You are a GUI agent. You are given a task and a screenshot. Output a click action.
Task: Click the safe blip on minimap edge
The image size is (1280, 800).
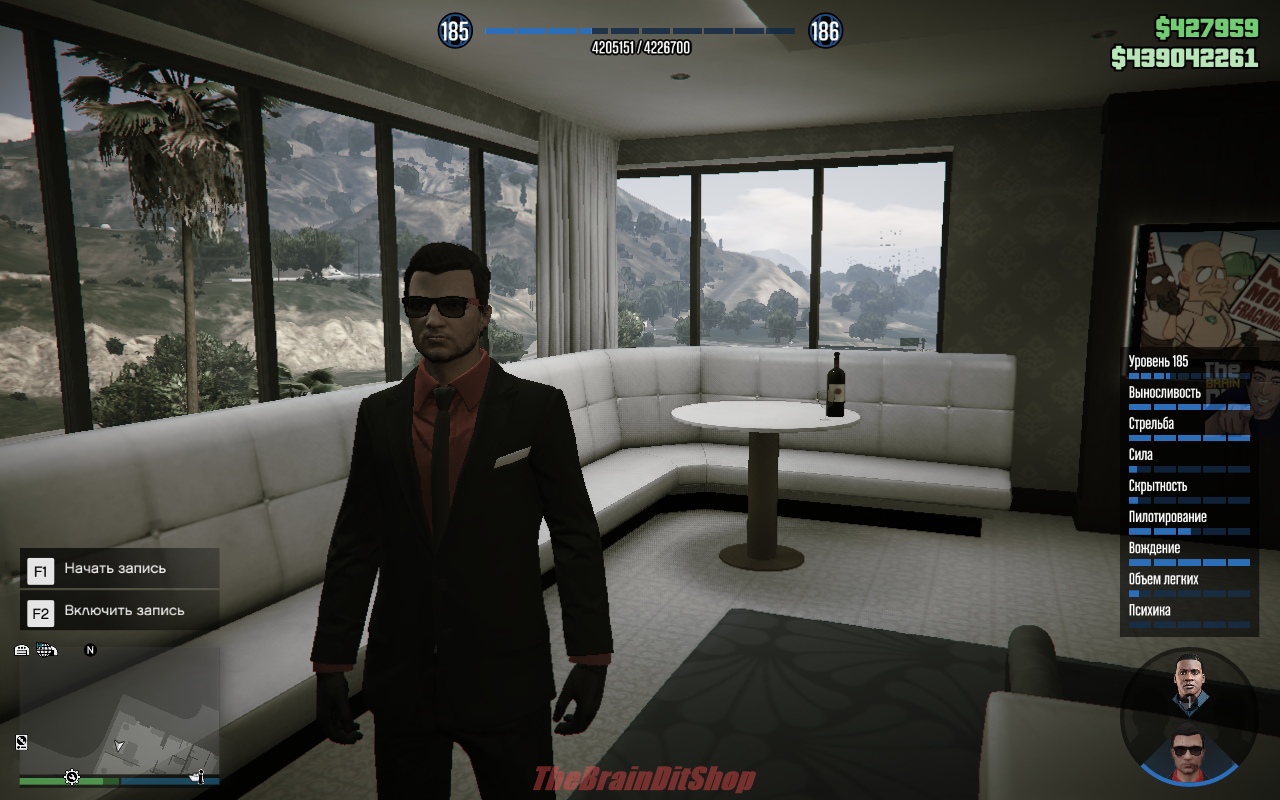pos(22,741)
